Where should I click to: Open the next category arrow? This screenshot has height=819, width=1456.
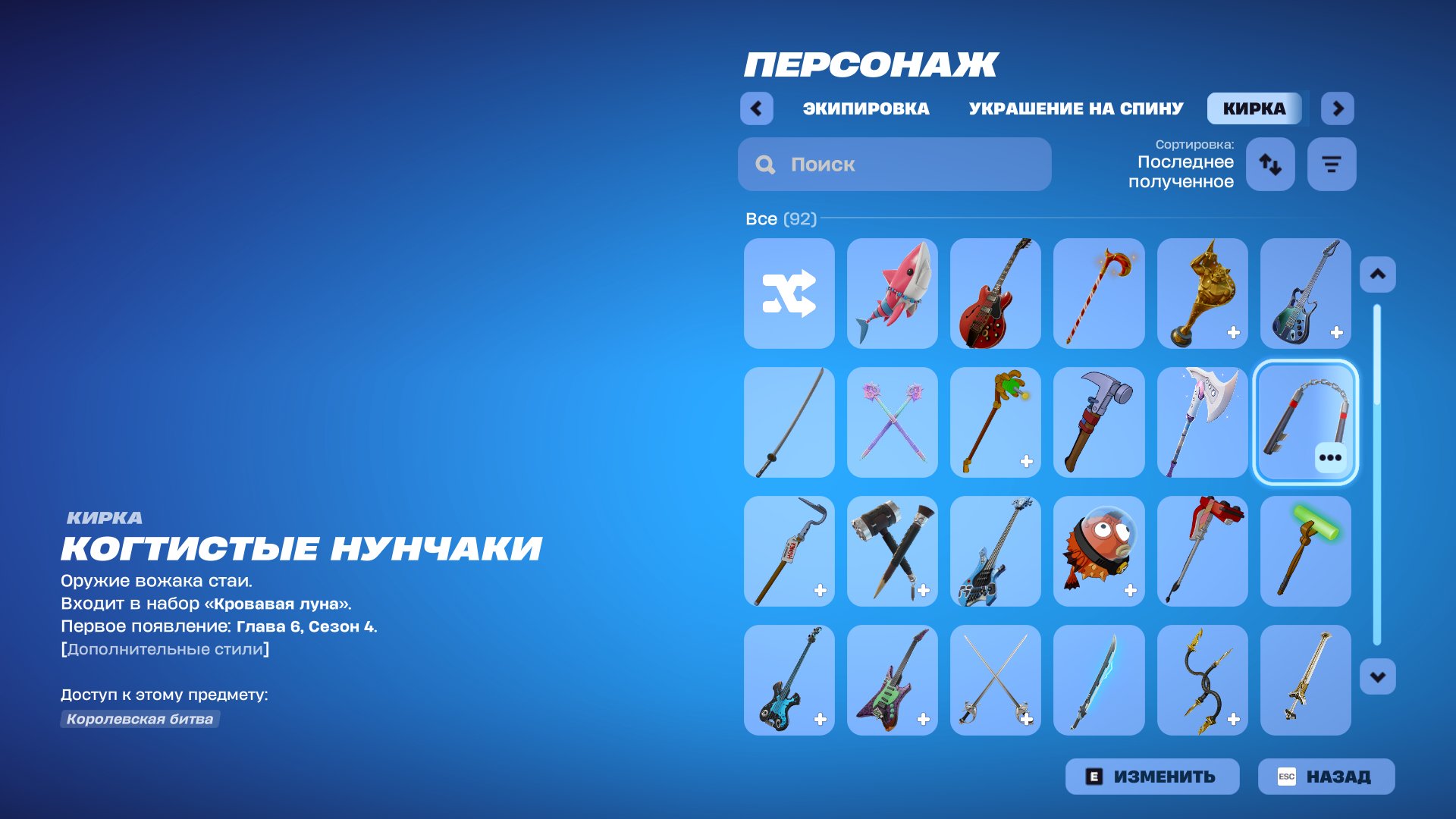pyautogui.click(x=1338, y=108)
